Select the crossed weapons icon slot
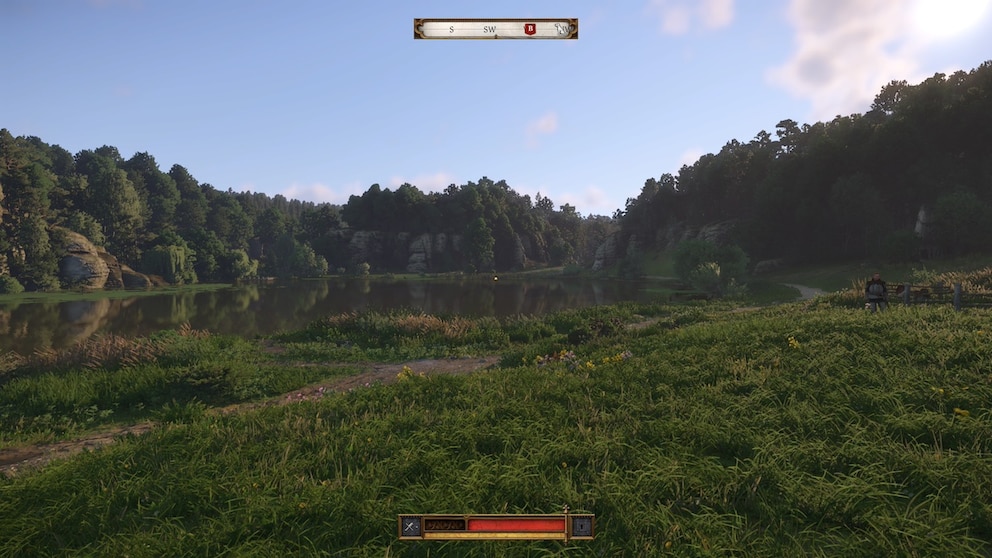 click(x=410, y=526)
